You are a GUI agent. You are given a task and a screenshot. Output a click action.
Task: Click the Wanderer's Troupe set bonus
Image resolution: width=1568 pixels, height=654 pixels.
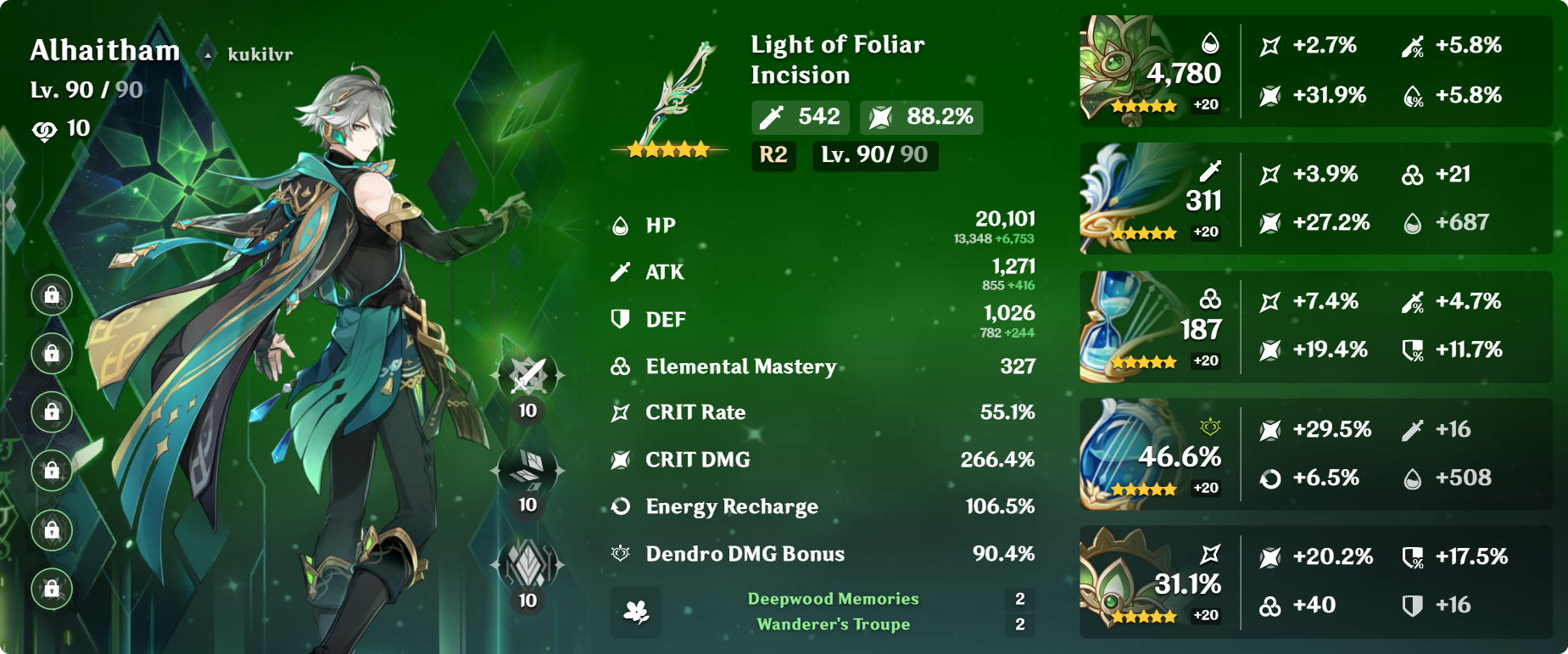833,625
